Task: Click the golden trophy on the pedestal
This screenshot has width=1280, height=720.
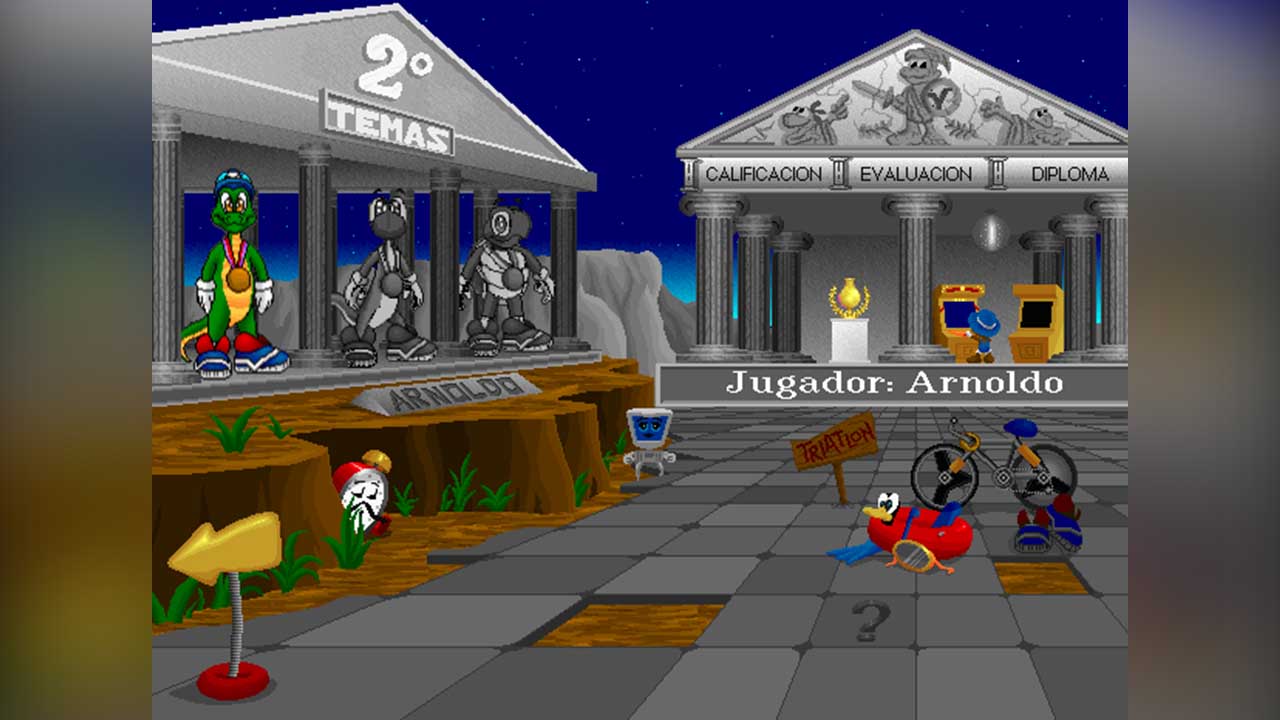Action: click(850, 300)
